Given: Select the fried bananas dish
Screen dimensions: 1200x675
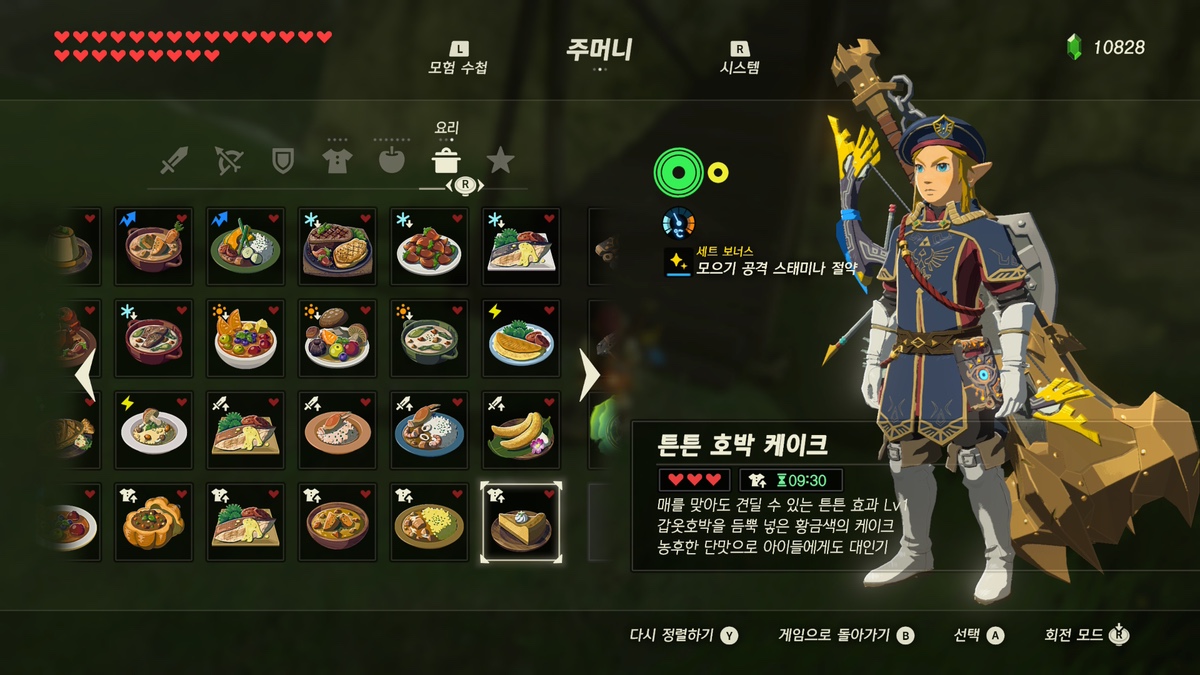Looking at the screenshot, I should click(521, 430).
